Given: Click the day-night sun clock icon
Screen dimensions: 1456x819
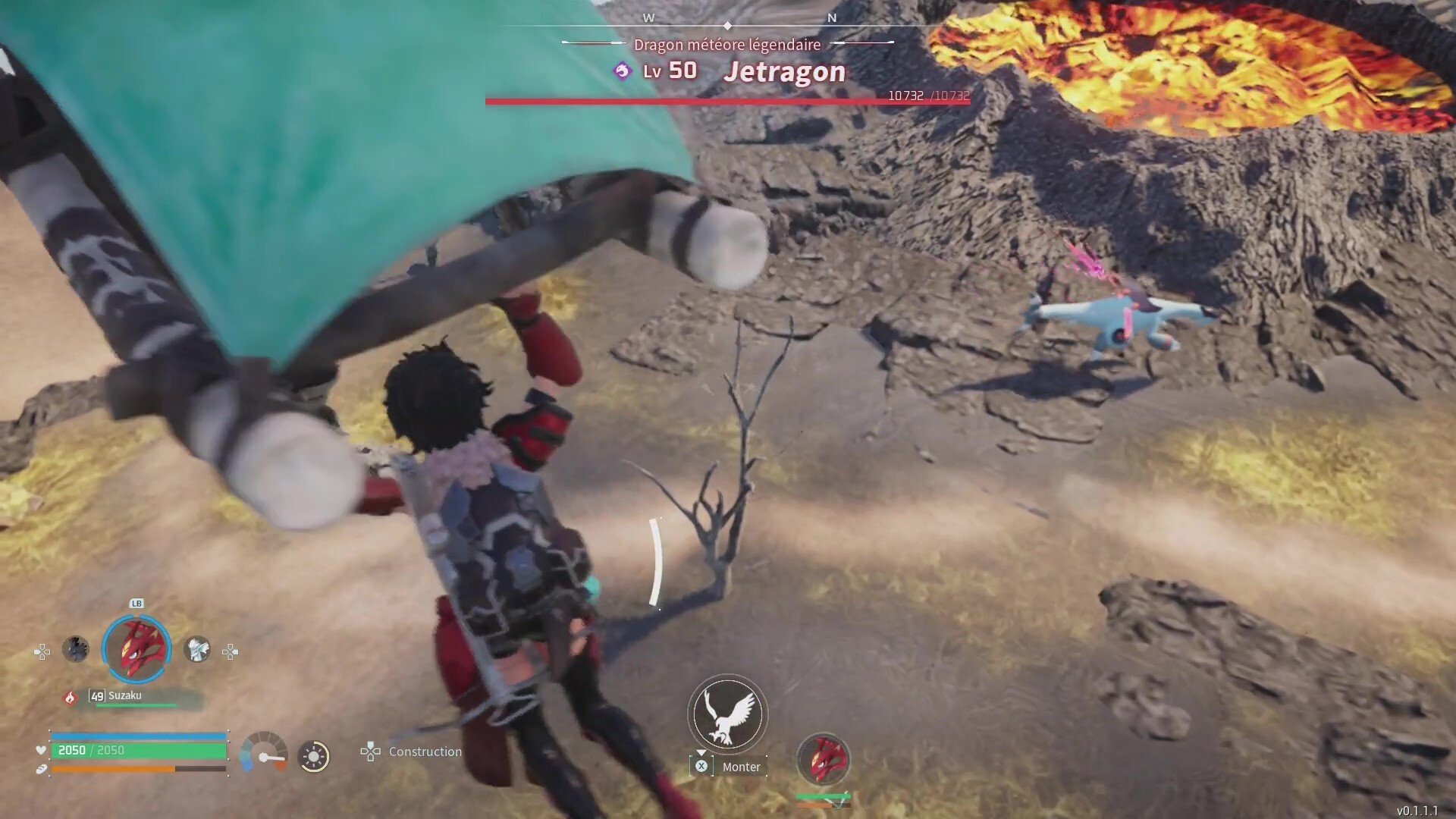Looking at the screenshot, I should tap(314, 756).
